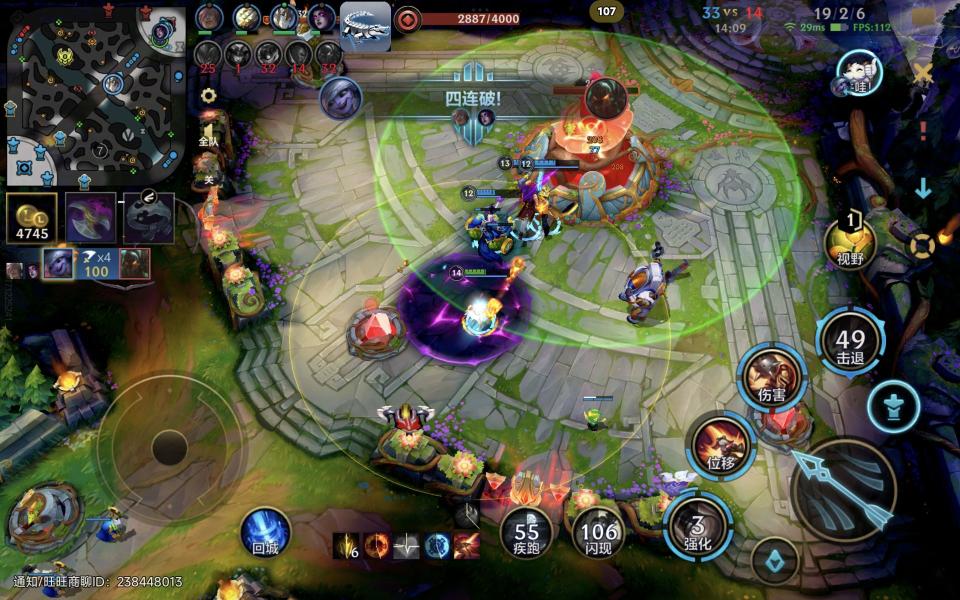Open settings with the gear icon
This screenshot has height=600, width=960.
208,96
